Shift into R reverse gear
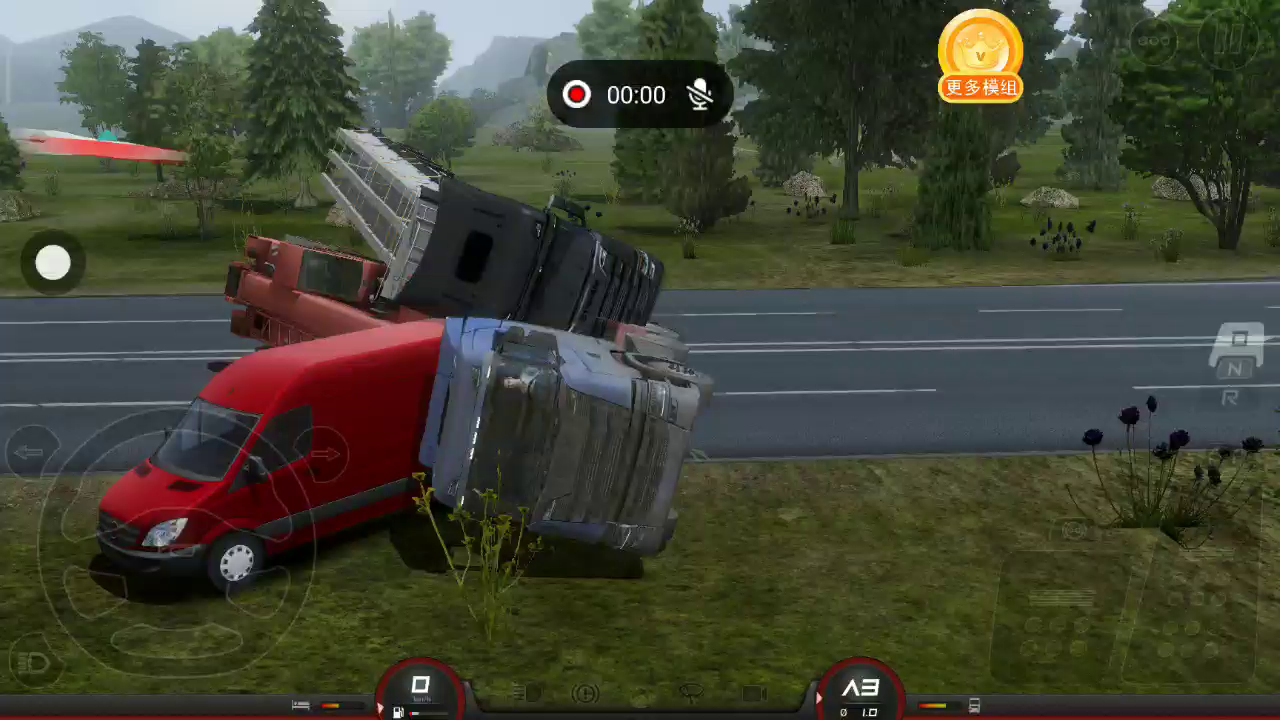This screenshot has height=720, width=1280. pos(1230,398)
